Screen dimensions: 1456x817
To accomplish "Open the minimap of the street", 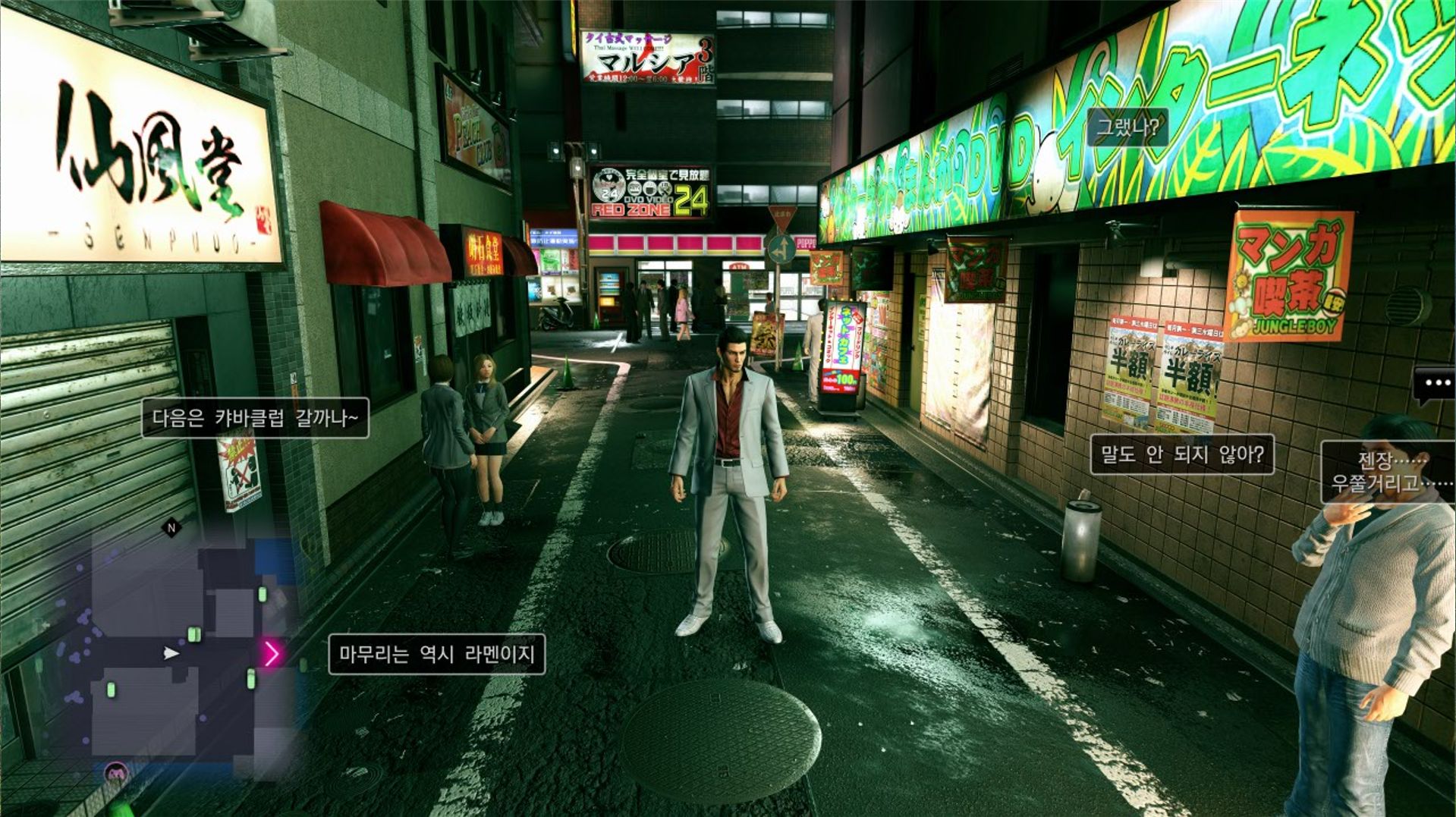I will (x=182, y=652).
